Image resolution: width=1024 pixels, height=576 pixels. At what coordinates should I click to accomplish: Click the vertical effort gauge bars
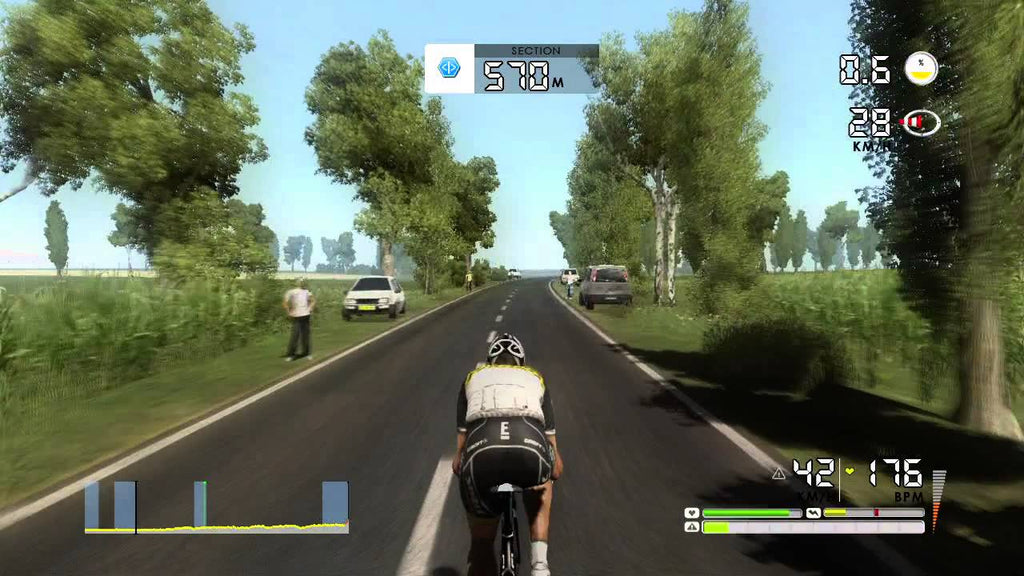click(938, 500)
